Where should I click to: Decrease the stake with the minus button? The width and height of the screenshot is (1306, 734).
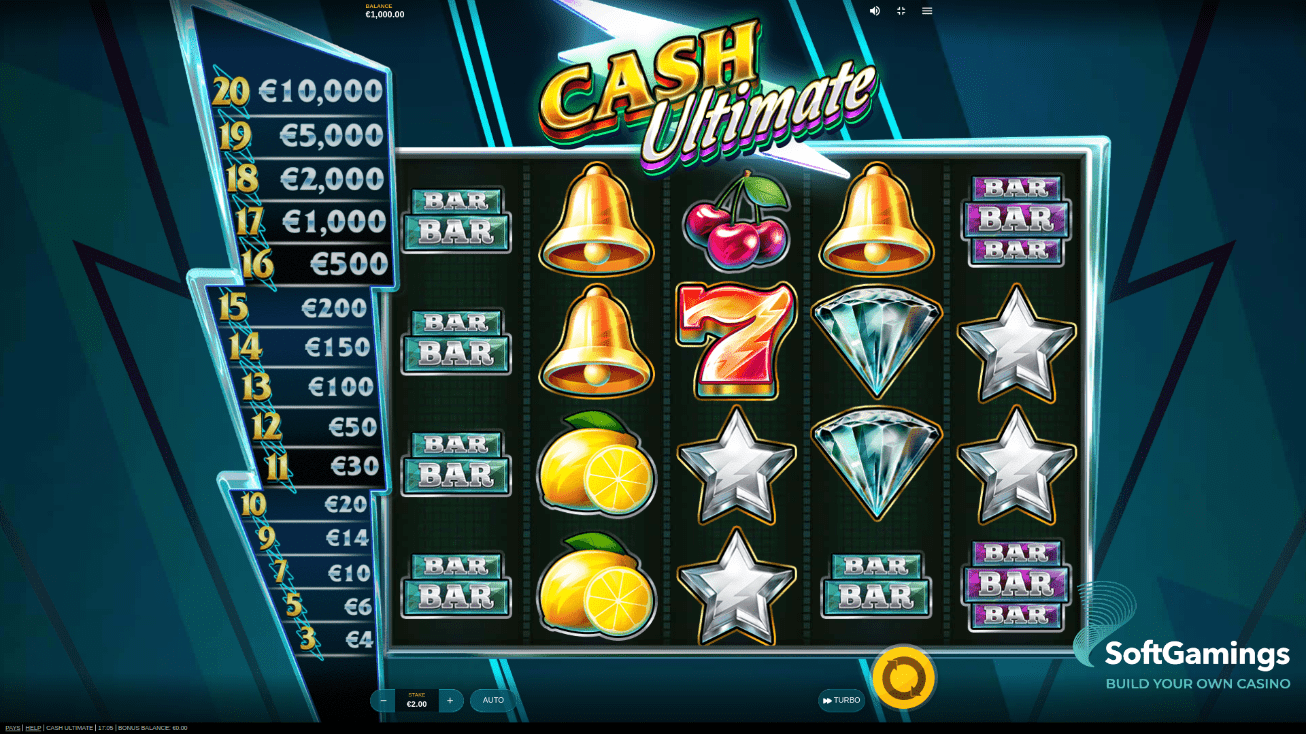(383, 700)
